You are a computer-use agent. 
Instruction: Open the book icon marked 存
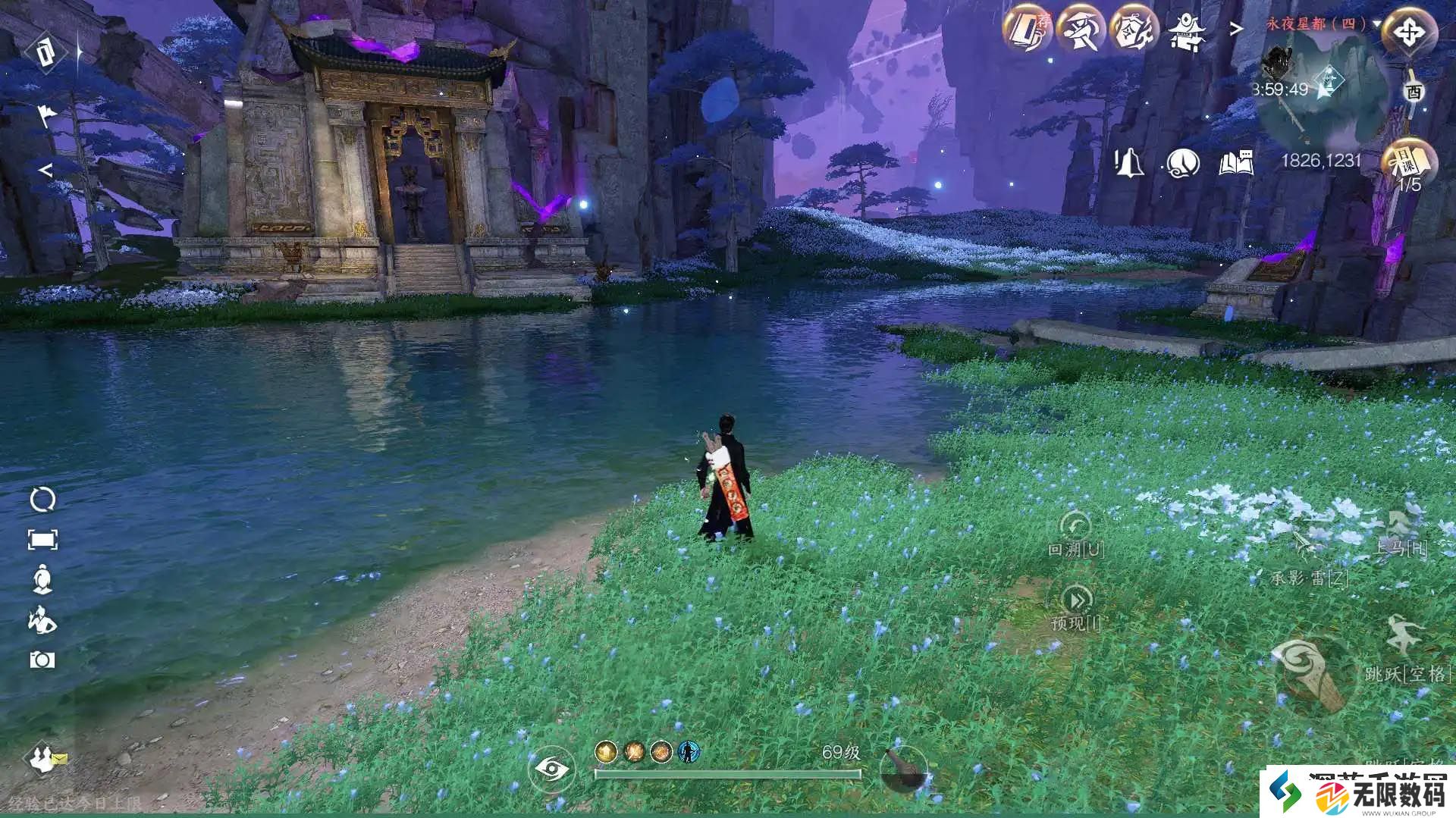(1028, 30)
